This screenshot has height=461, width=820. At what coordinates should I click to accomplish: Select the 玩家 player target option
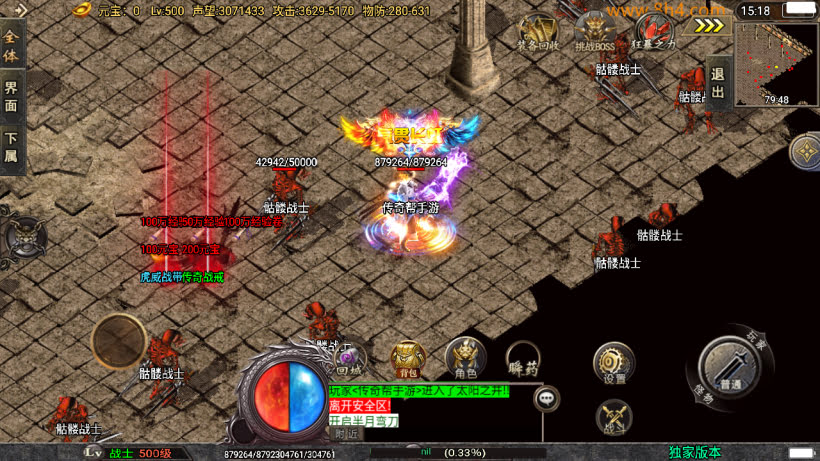757,342
